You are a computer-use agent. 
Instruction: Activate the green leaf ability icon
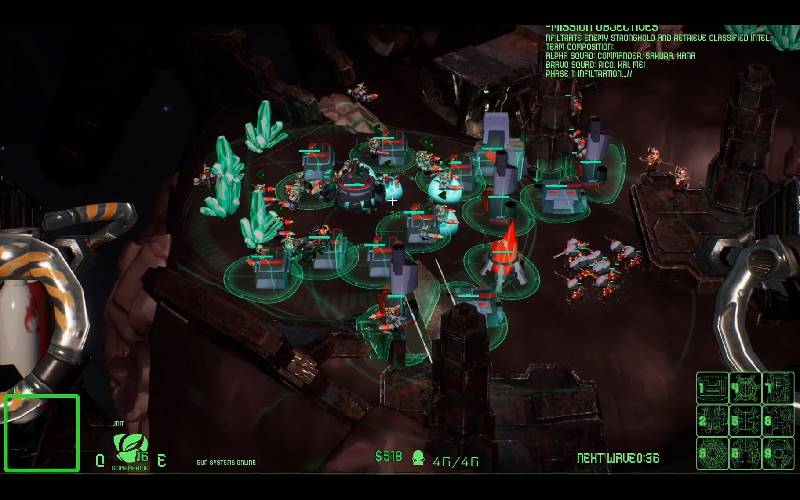(129, 445)
